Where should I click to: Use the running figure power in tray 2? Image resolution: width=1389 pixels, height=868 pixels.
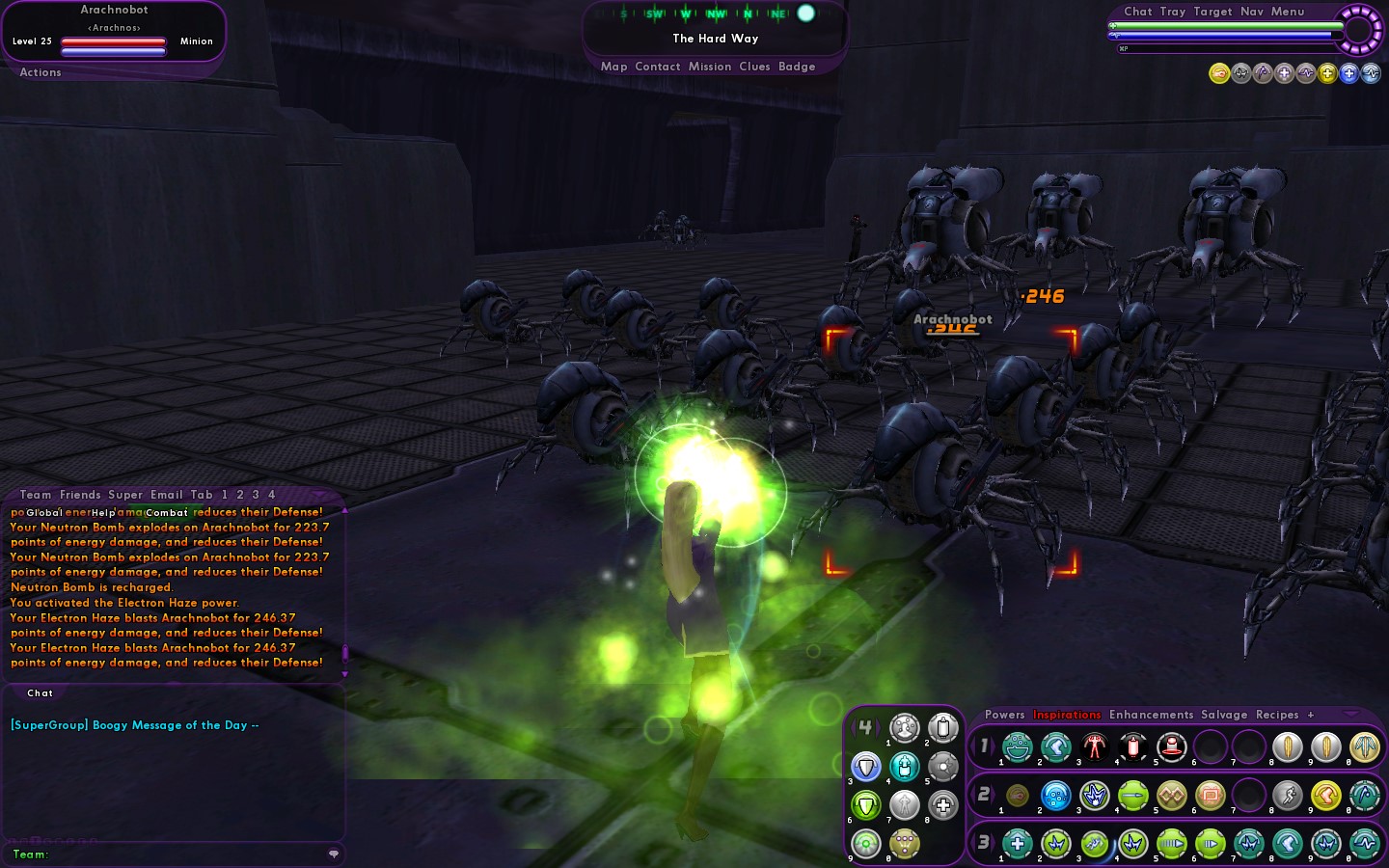pos(1288,795)
